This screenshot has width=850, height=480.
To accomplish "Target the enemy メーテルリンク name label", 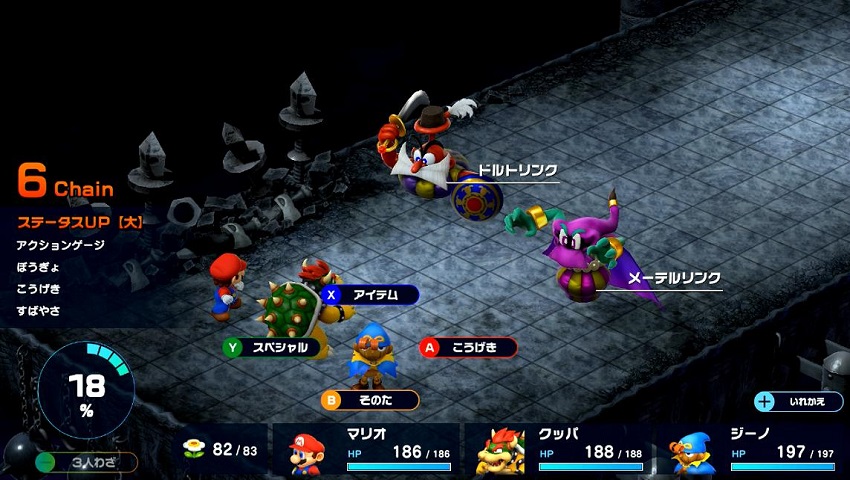I will point(674,278).
